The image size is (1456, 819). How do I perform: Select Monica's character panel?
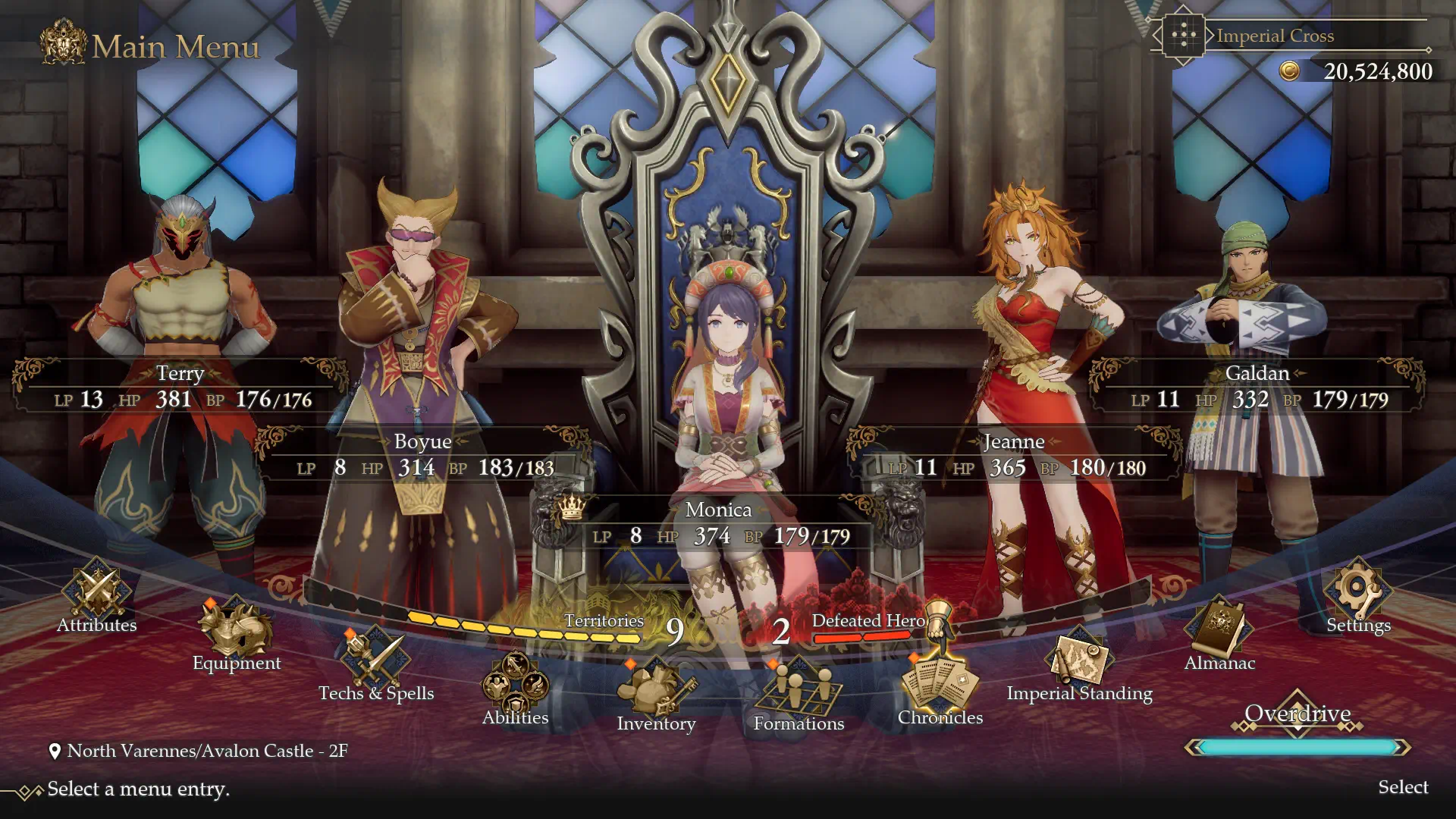coord(718,523)
